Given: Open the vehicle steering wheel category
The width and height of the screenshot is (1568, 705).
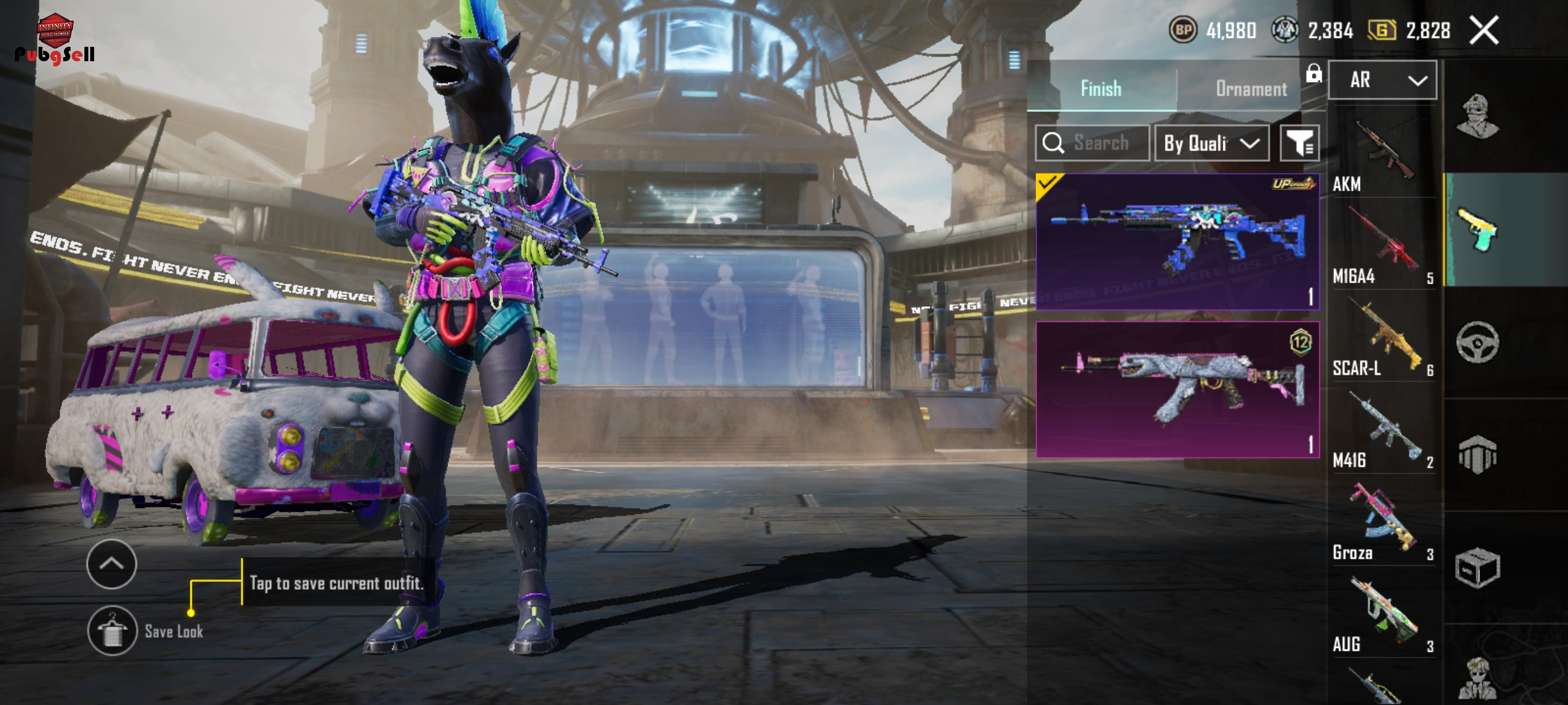Looking at the screenshot, I should click(x=1477, y=342).
